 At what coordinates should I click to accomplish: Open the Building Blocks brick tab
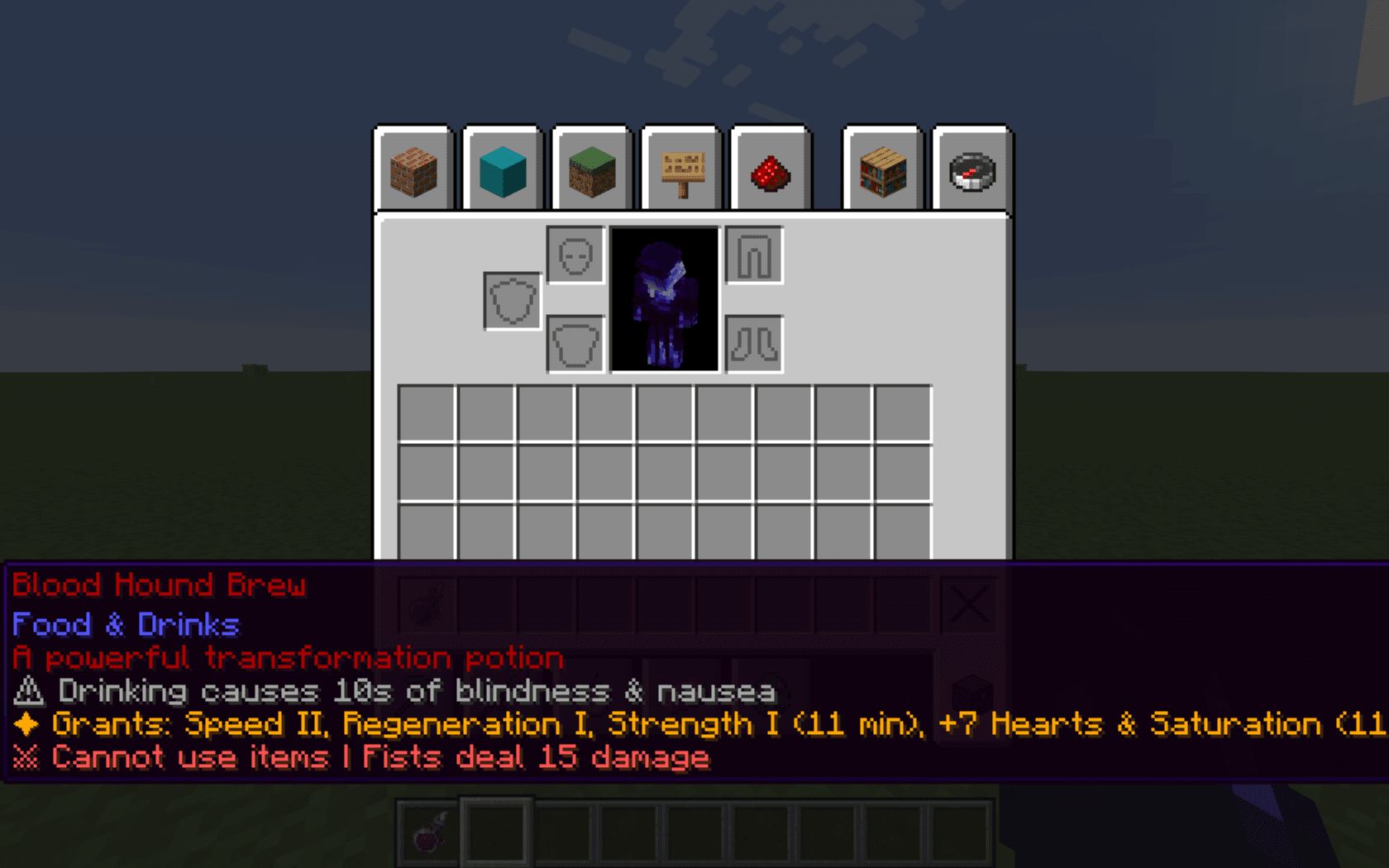[x=413, y=171]
